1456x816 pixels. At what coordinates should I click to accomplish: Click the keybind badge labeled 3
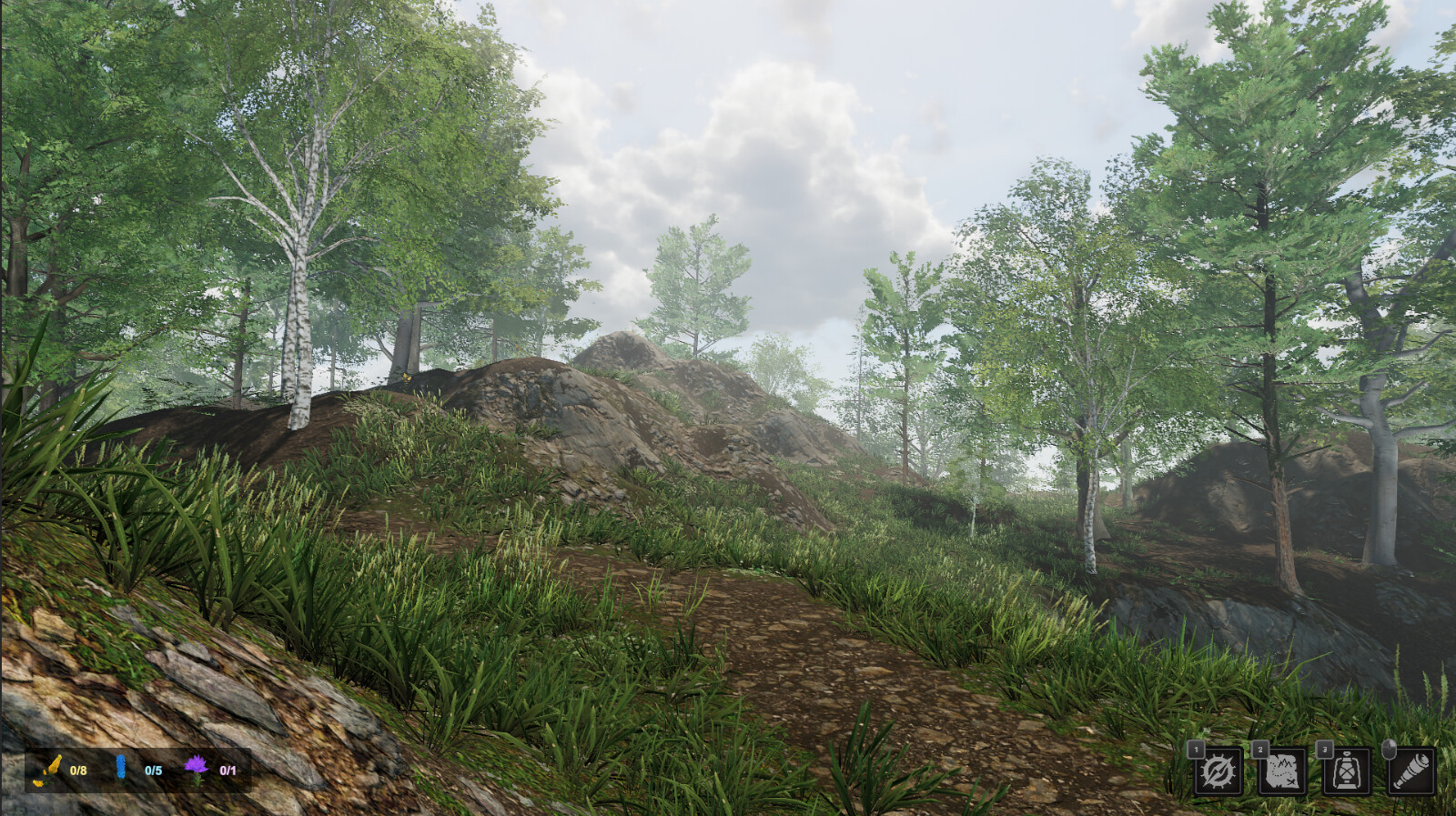[x=1325, y=750]
